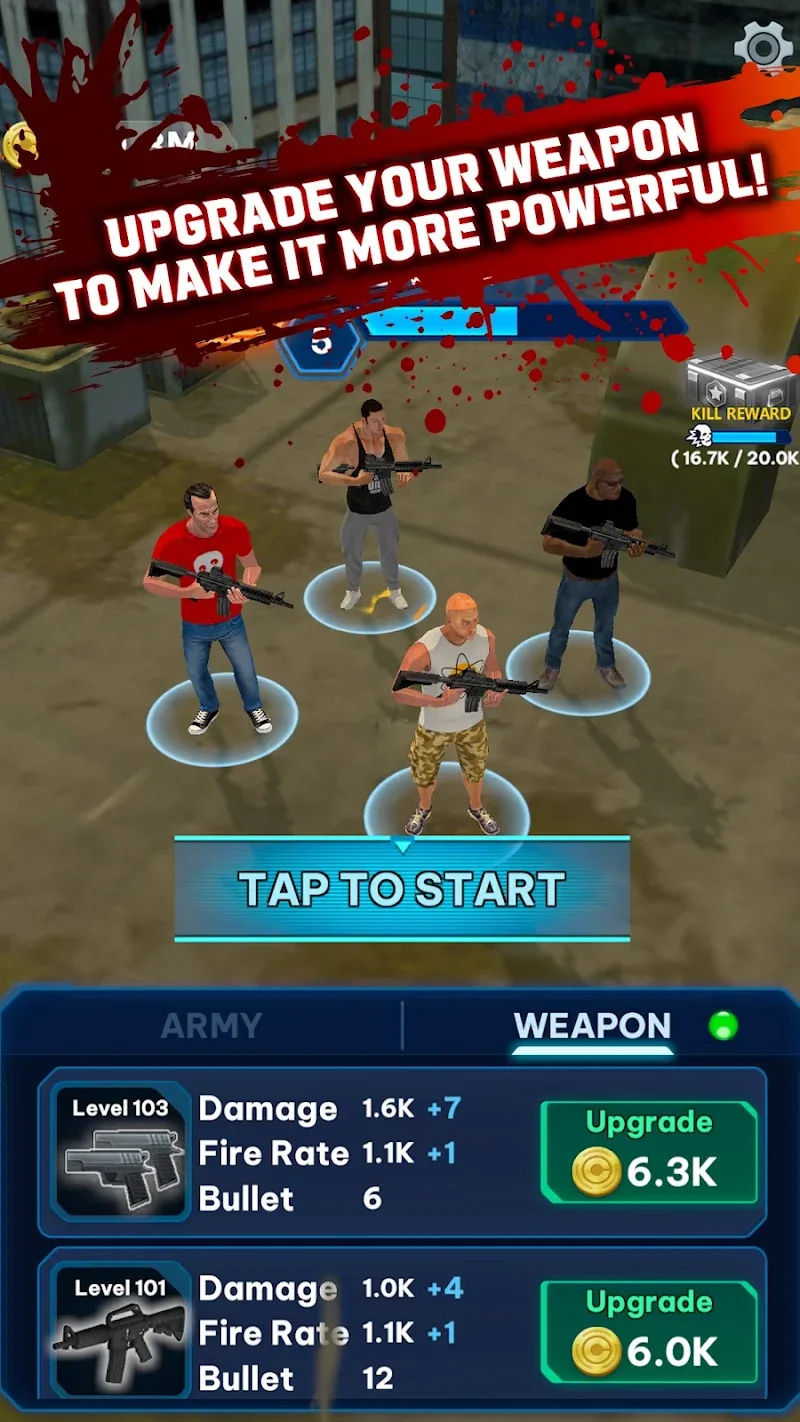
Task: Open the Kill Reward crate
Action: point(740,381)
